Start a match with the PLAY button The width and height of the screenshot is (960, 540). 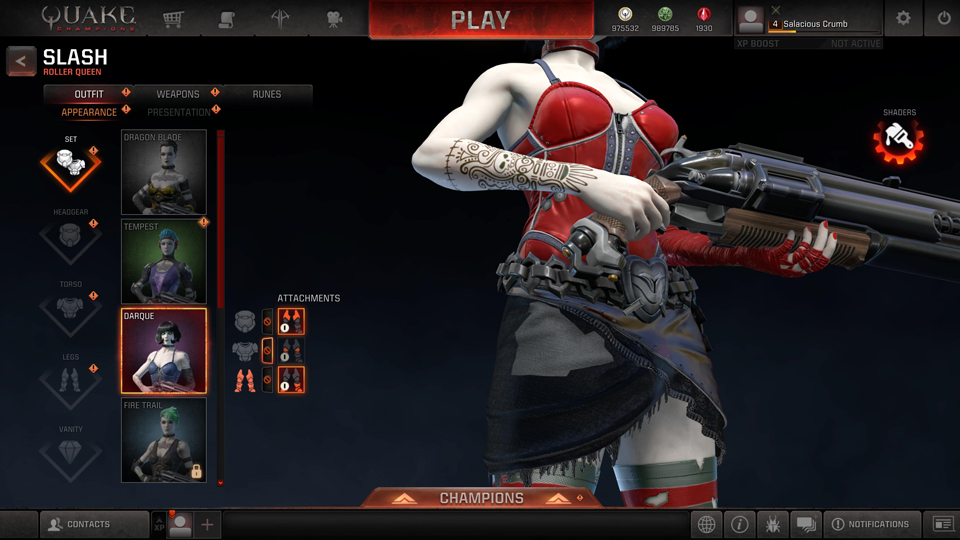(x=480, y=20)
